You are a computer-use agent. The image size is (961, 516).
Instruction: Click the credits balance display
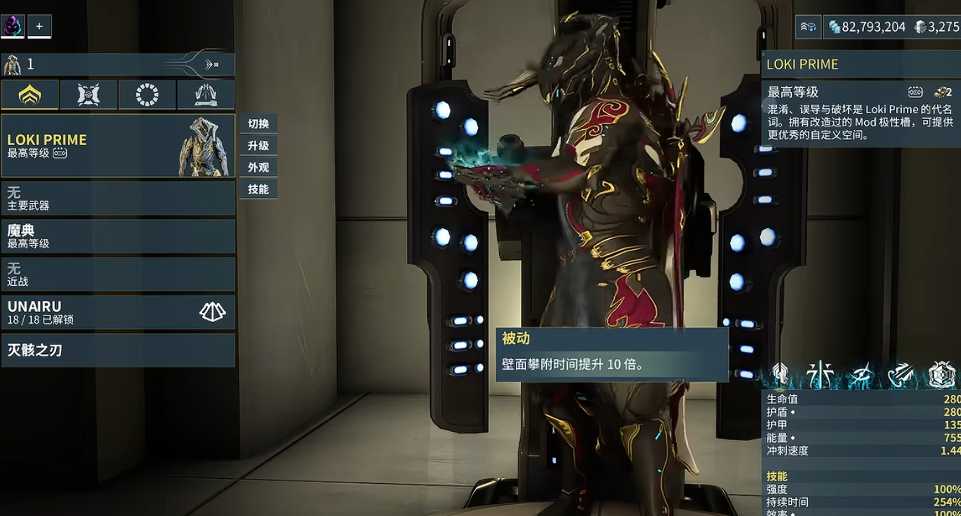click(x=866, y=27)
